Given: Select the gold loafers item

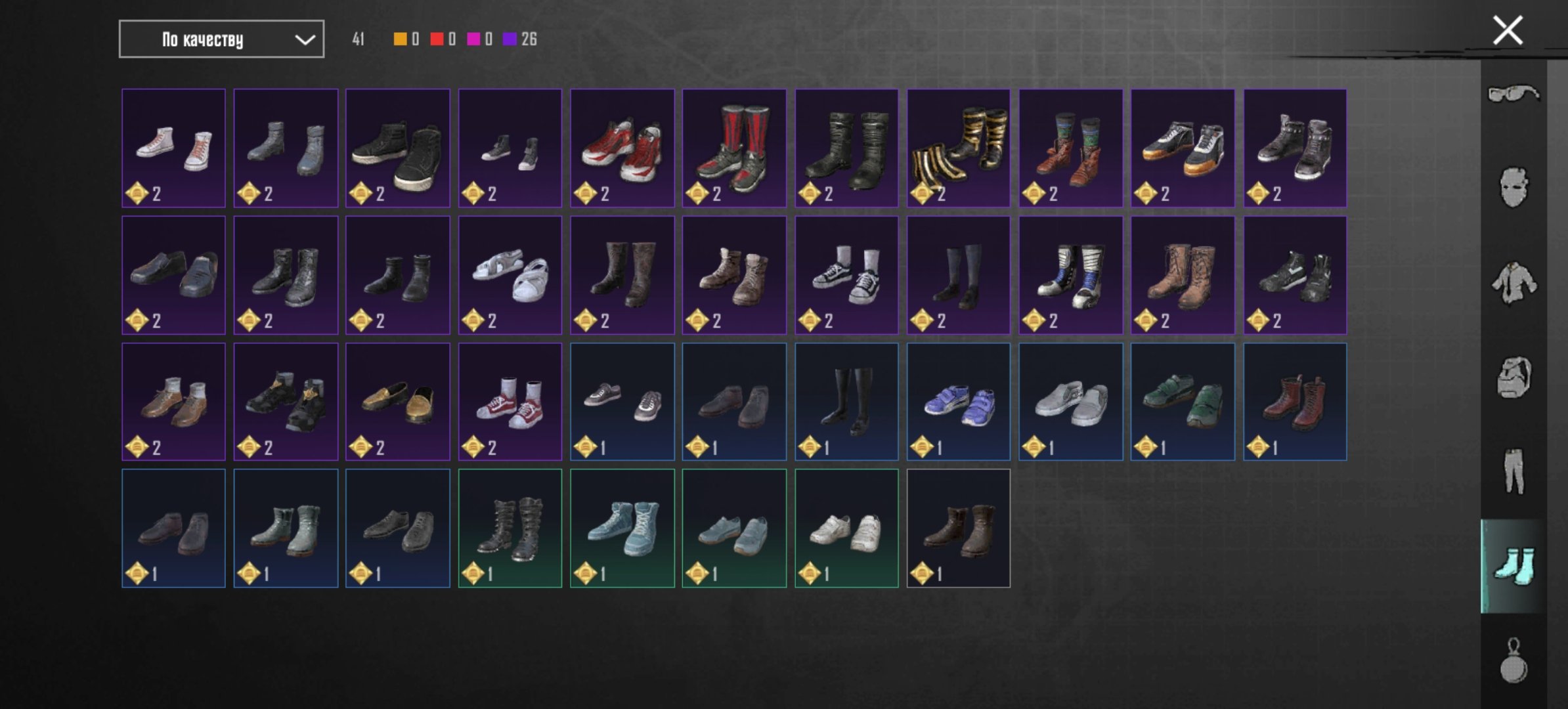Looking at the screenshot, I should point(398,402).
